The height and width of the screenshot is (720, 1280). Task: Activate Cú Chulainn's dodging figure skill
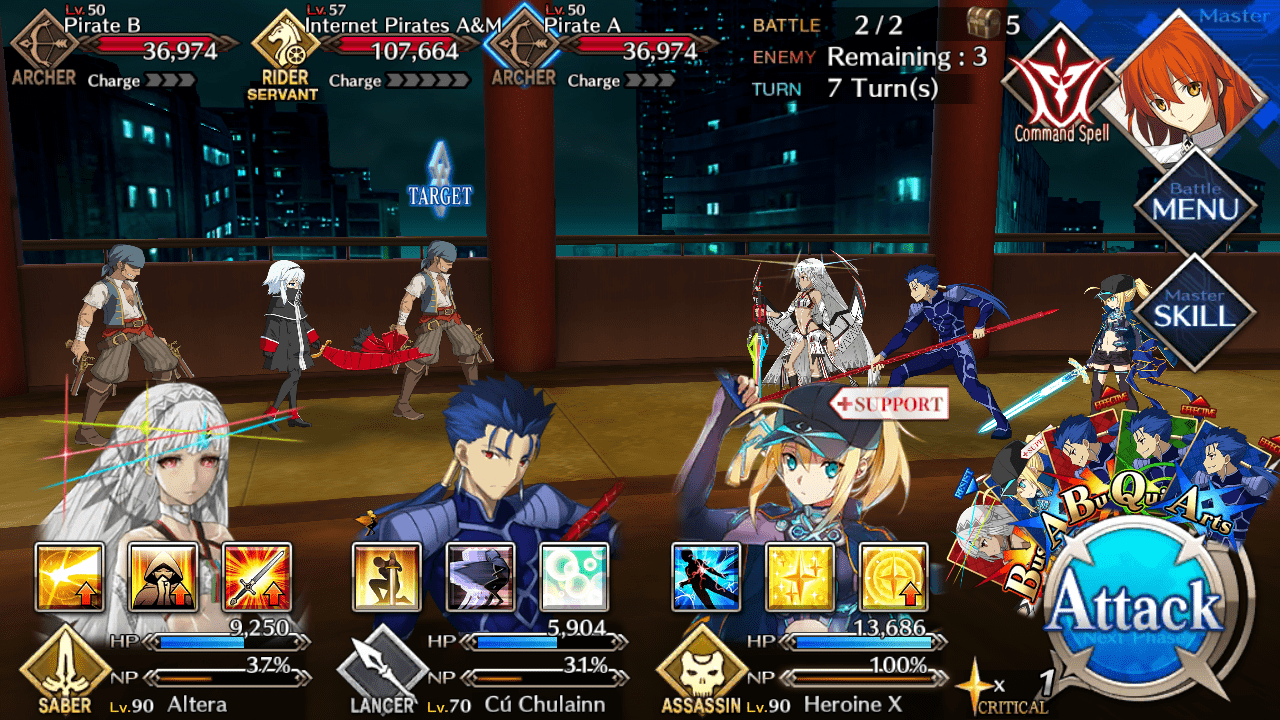pos(480,577)
